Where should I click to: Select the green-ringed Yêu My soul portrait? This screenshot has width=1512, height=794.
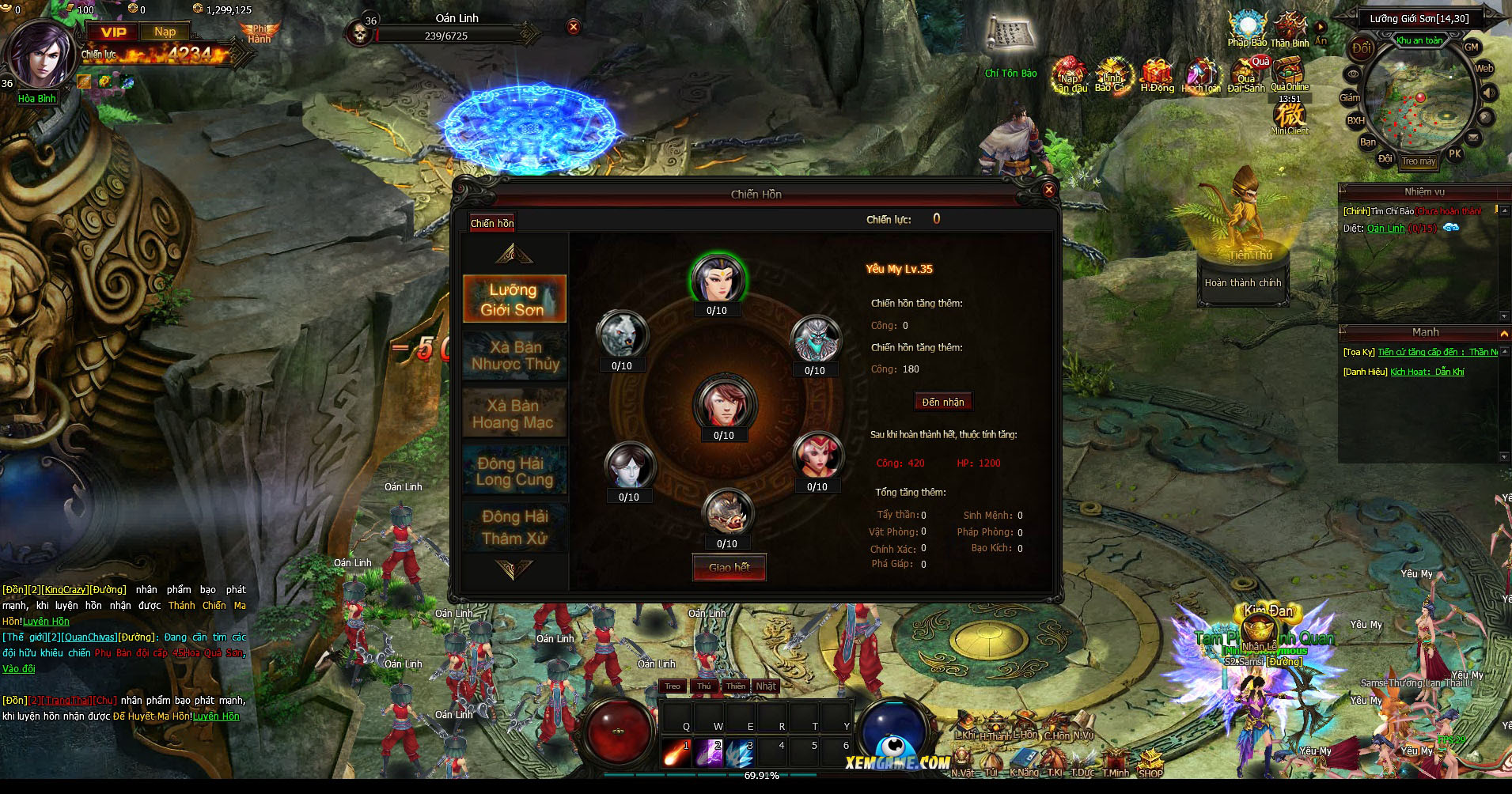(716, 278)
